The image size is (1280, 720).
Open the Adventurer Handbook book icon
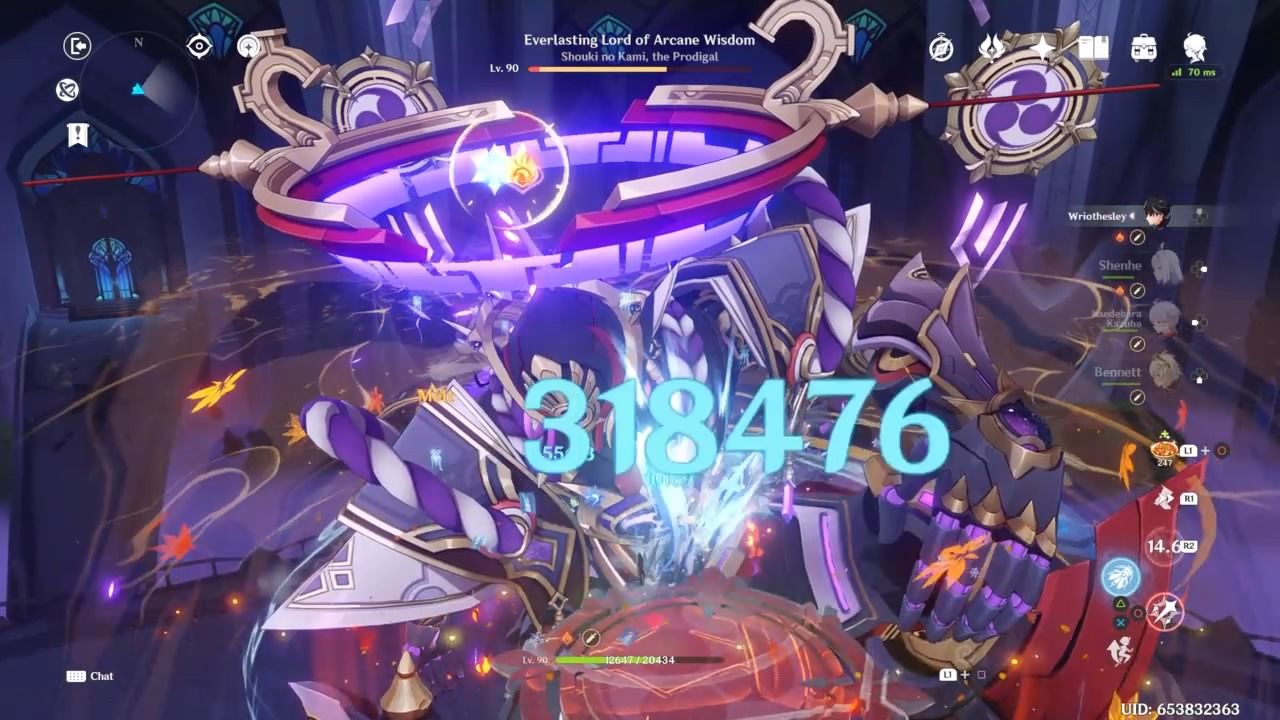(1094, 46)
